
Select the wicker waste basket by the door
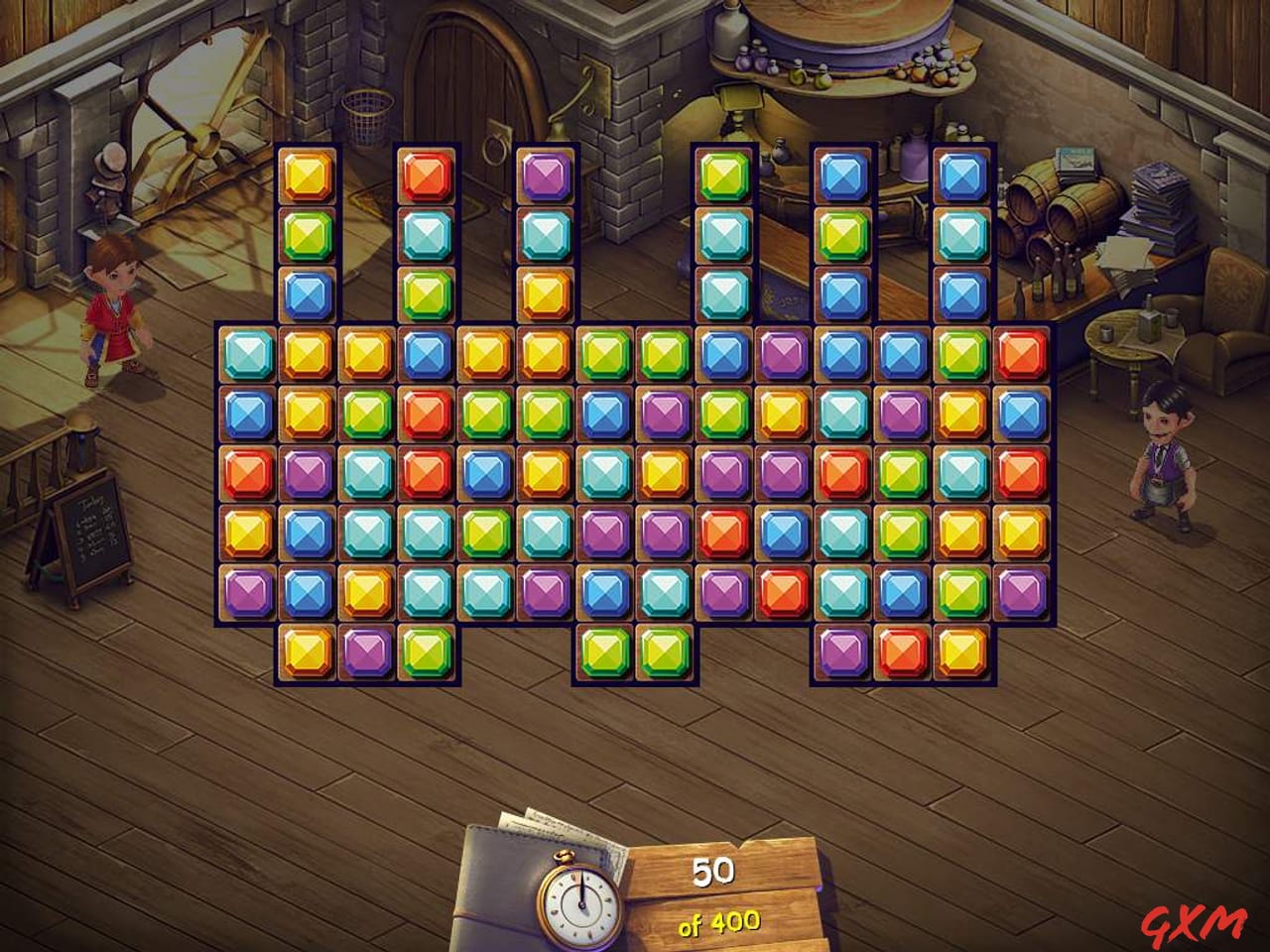click(367, 109)
